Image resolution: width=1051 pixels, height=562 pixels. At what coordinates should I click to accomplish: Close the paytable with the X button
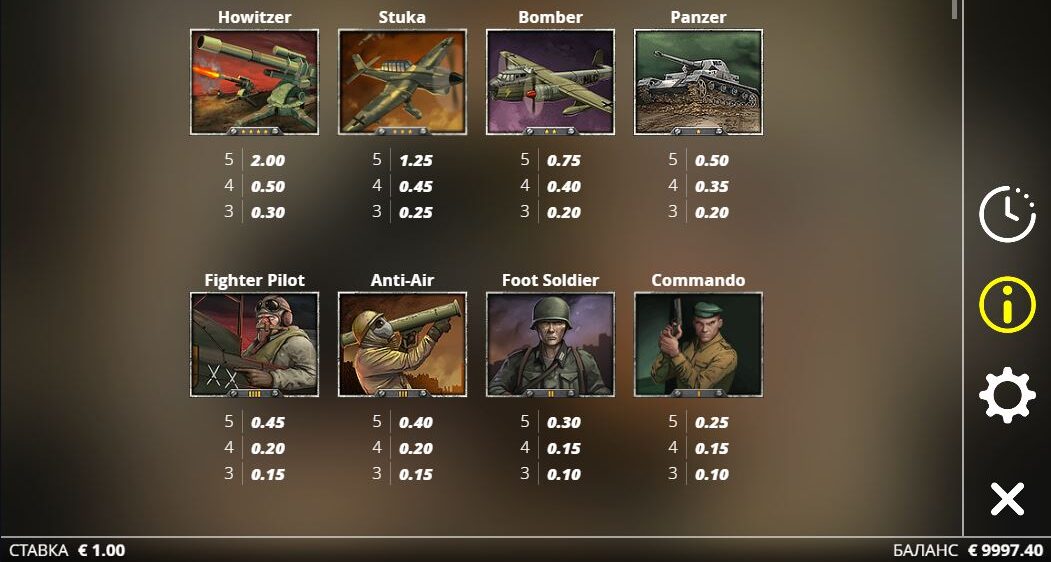point(1007,497)
